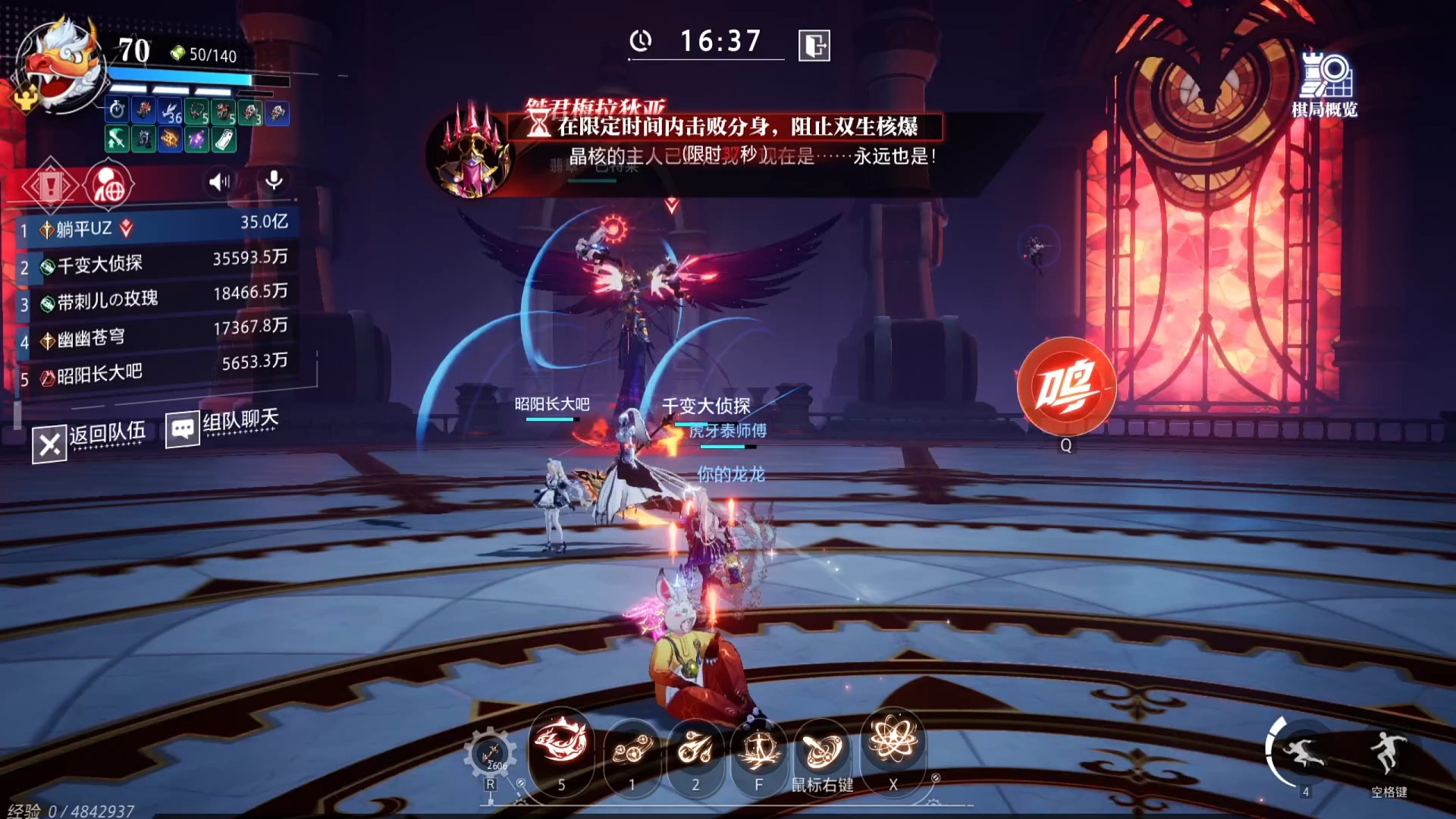Open the 棋局概览 board overview
Screen dimensions: 1456x819
[x=1324, y=85]
